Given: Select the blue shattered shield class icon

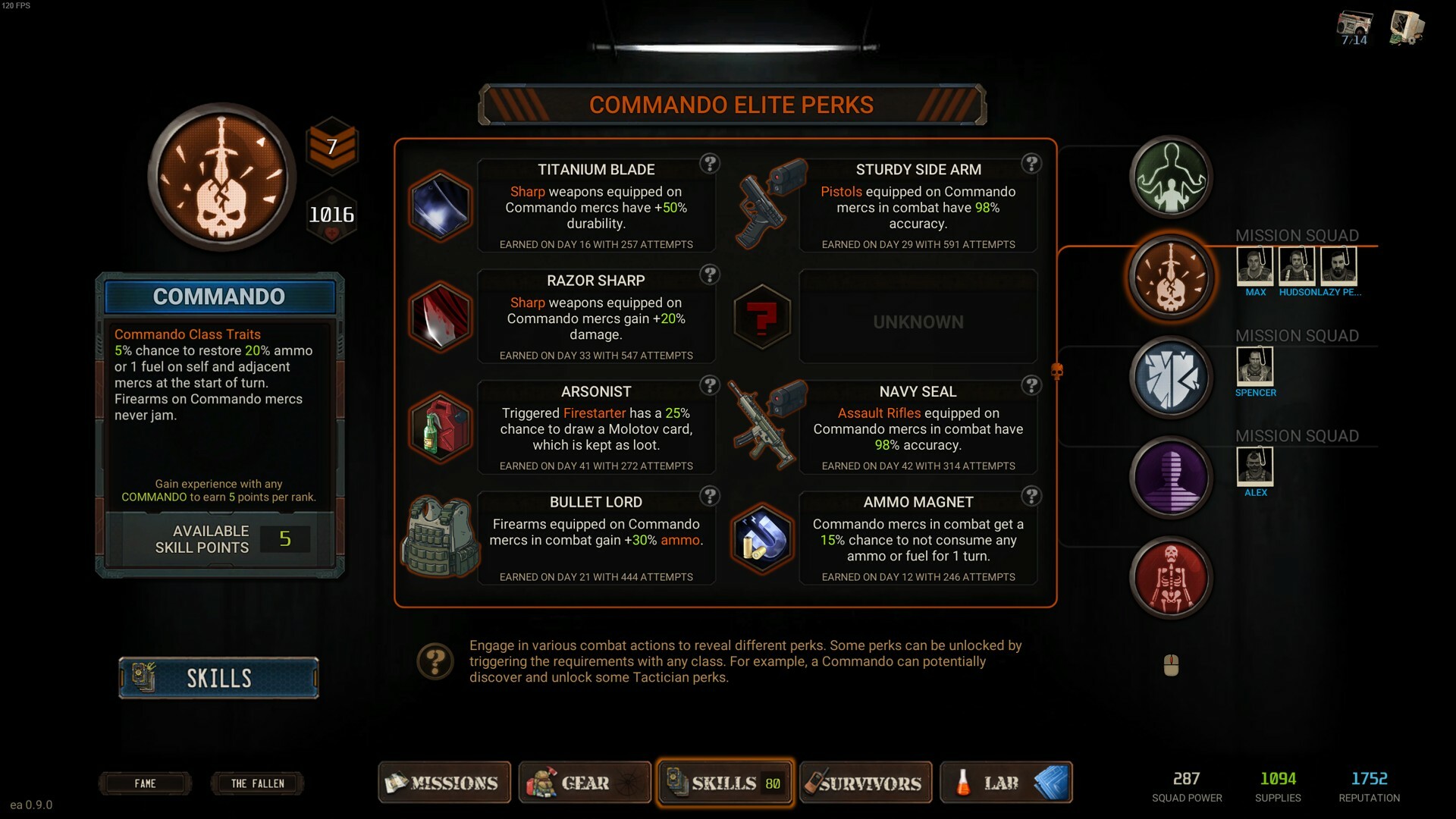Looking at the screenshot, I should click(x=1171, y=378).
